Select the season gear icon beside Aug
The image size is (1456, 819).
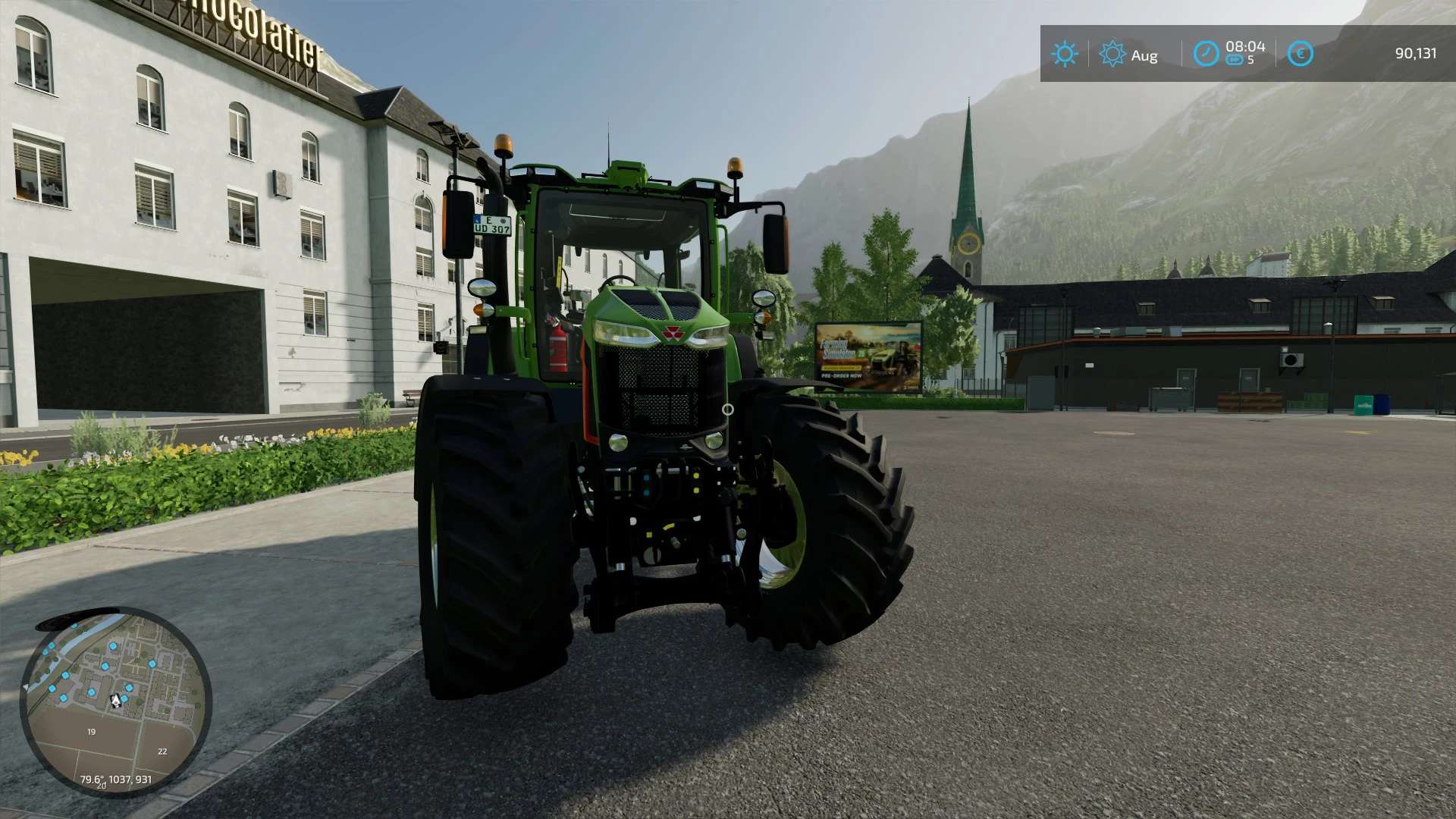(1112, 54)
